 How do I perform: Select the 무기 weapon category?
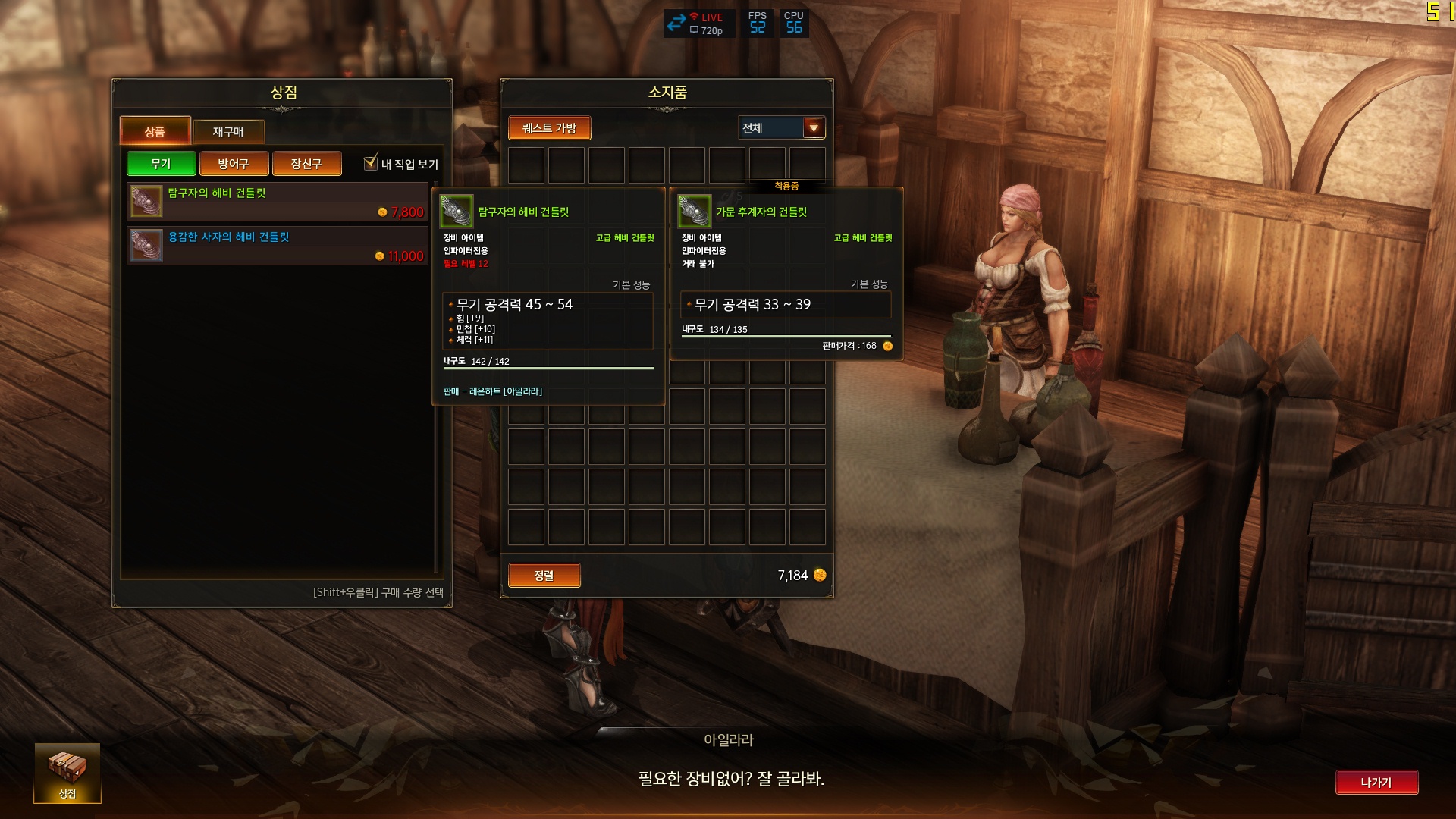(x=161, y=164)
